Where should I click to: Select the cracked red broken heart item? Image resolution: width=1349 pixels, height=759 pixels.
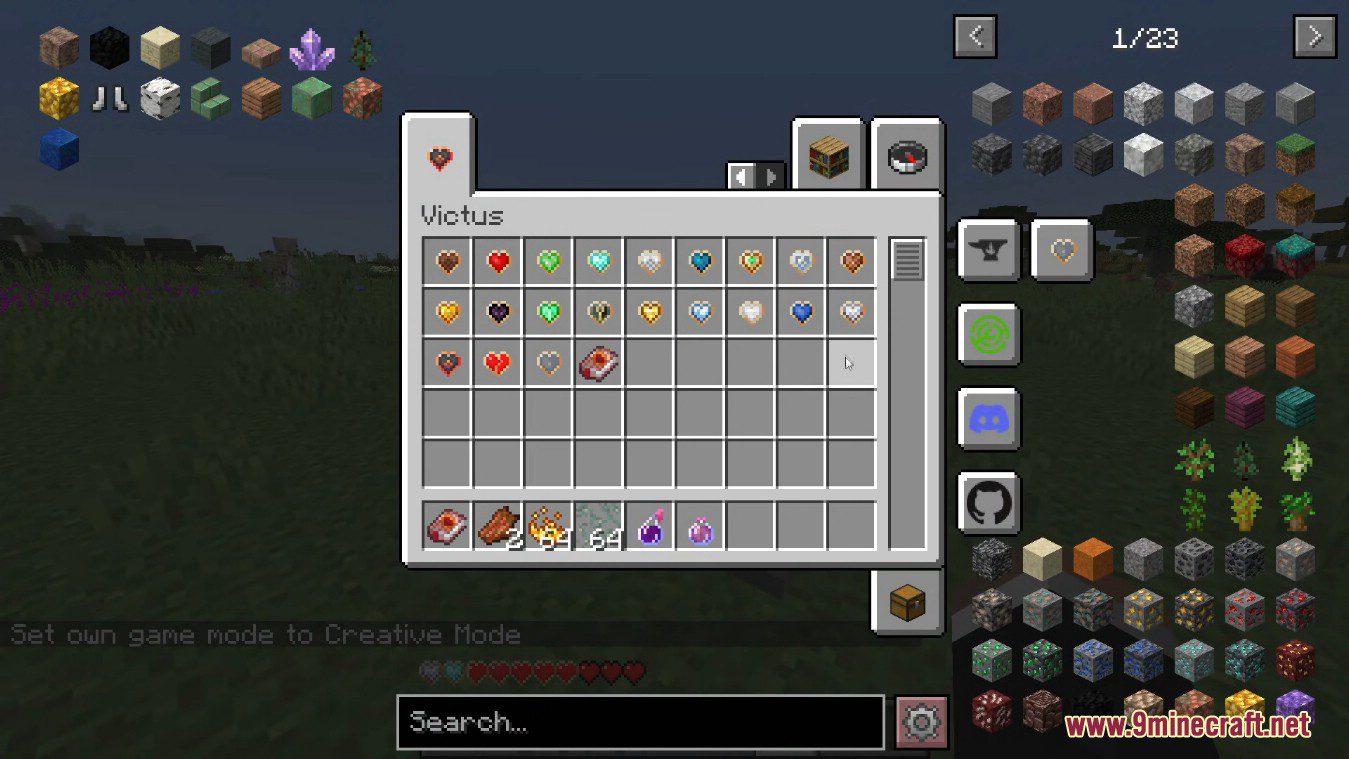pyautogui.click(x=498, y=364)
